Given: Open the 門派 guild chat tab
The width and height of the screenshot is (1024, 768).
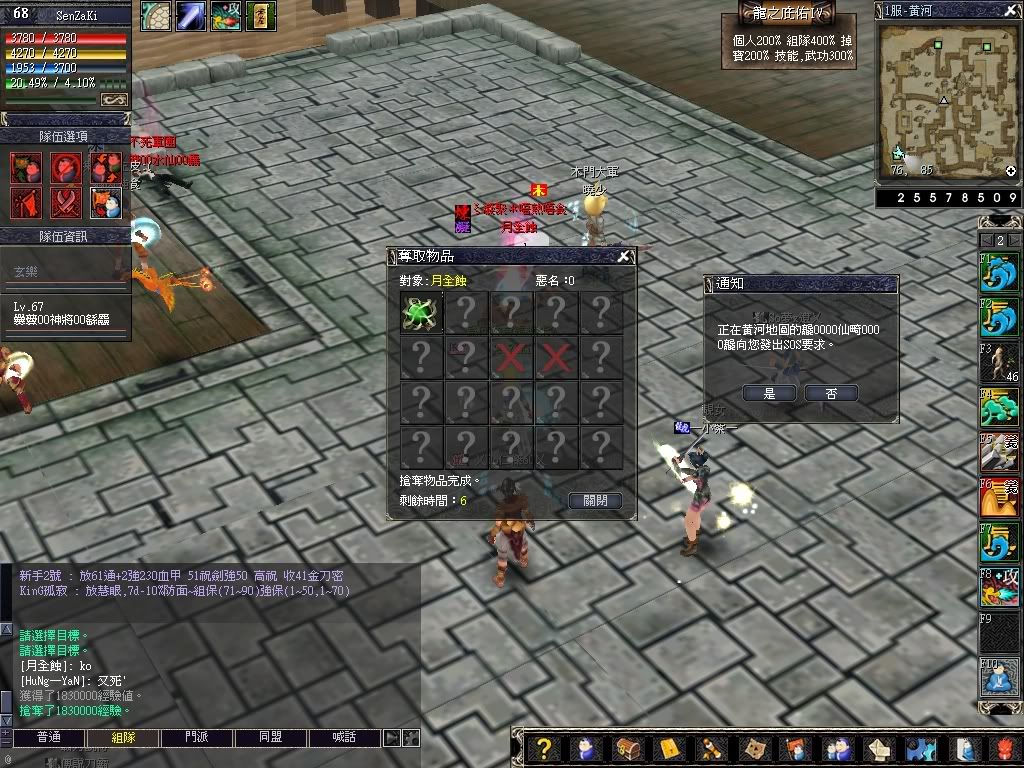Looking at the screenshot, I should (x=196, y=738).
